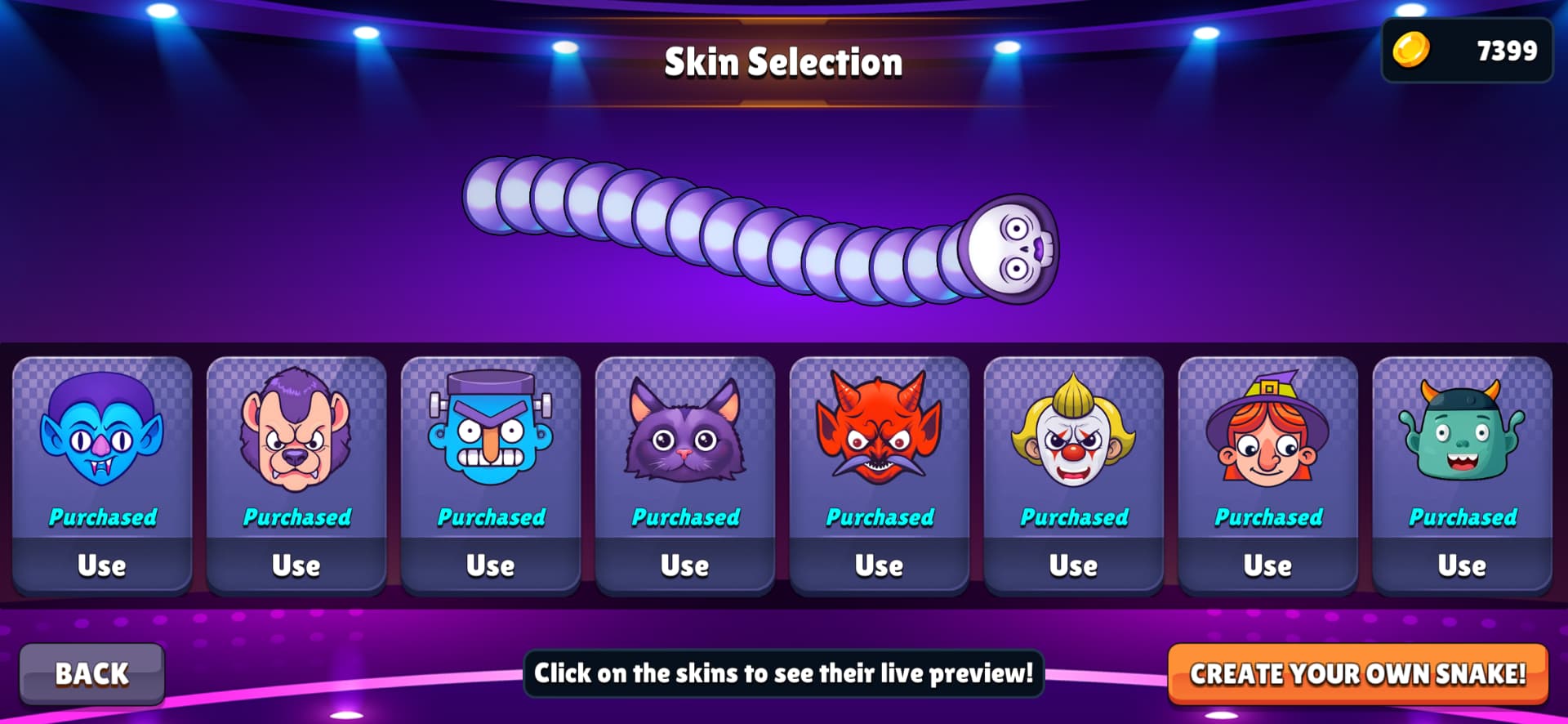Screen dimensions: 1568x724
Task: Preview the werewolf skin
Action: pos(296,430)
